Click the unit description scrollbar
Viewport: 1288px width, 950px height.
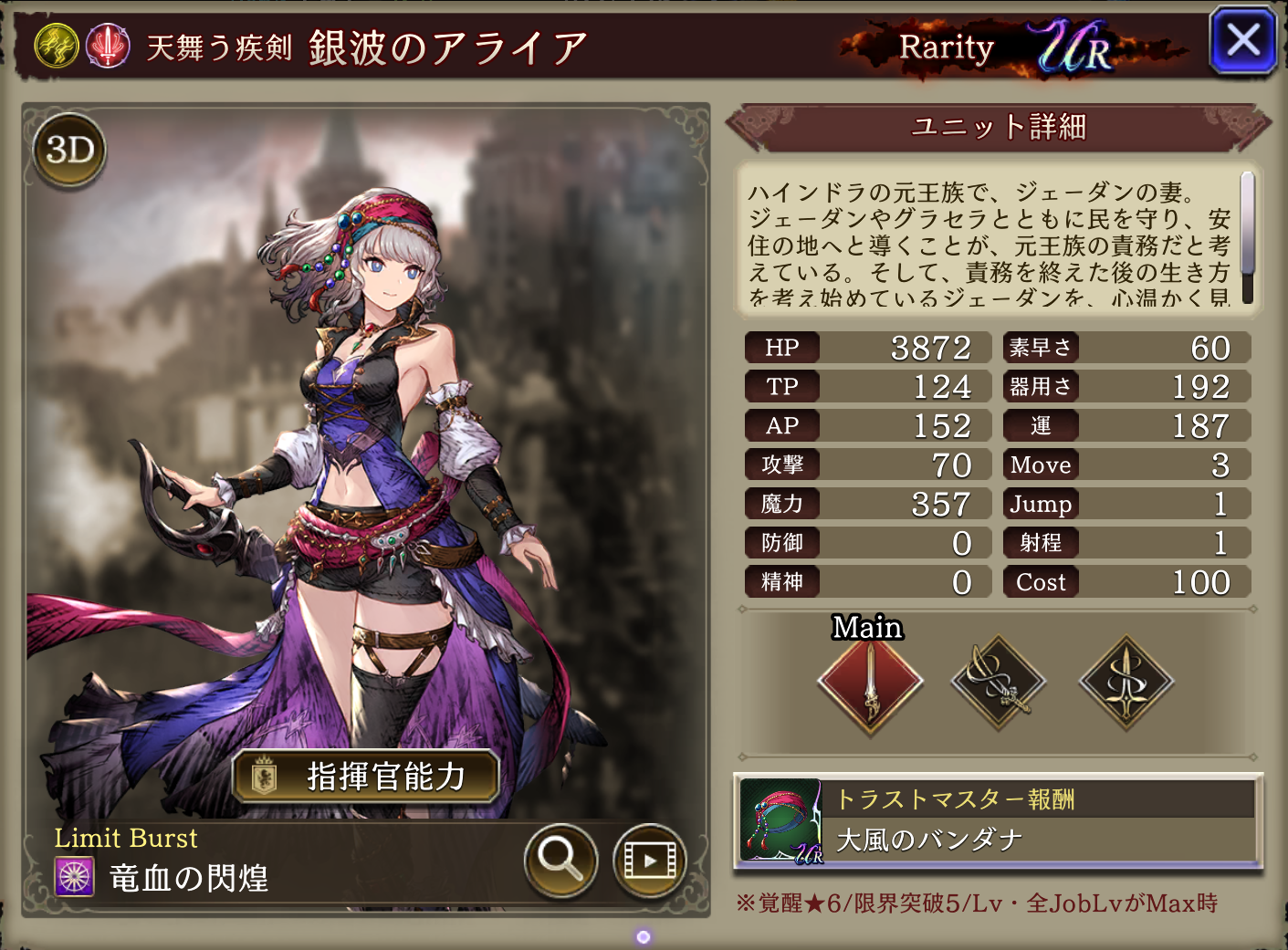tap(1247, 237)
